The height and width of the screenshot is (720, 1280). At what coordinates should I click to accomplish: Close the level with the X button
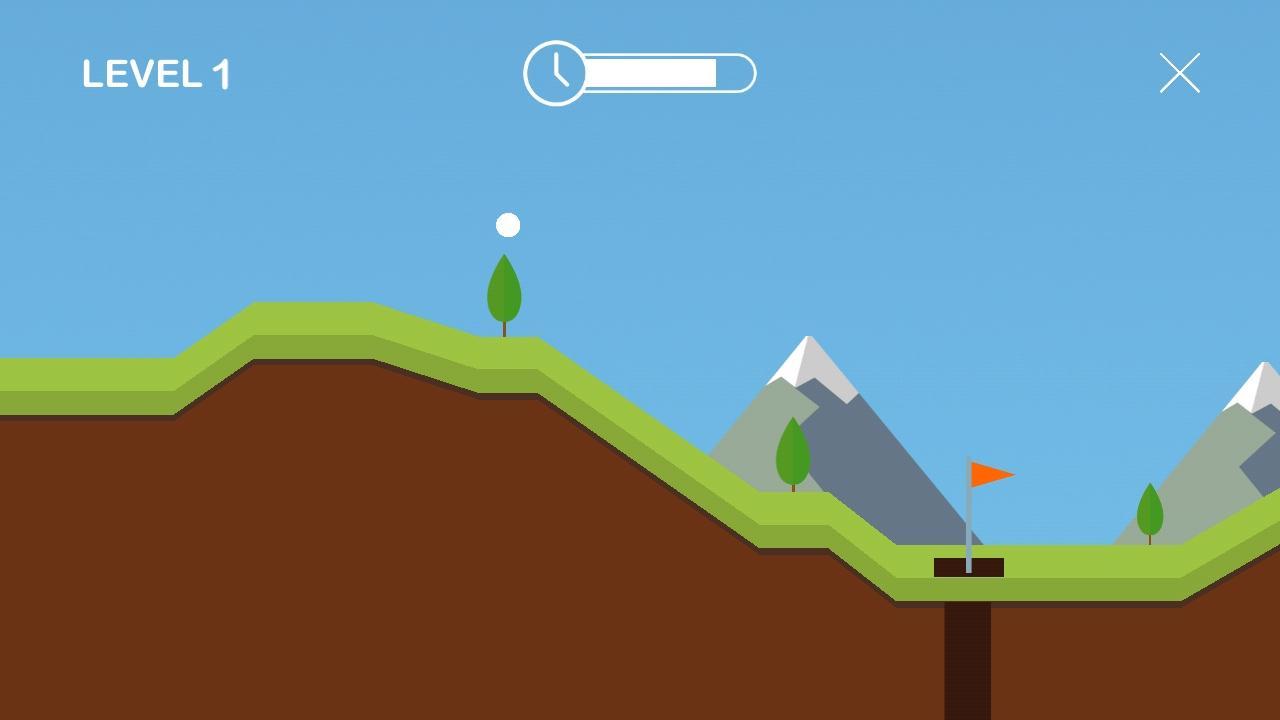[x=1180, y=73]
